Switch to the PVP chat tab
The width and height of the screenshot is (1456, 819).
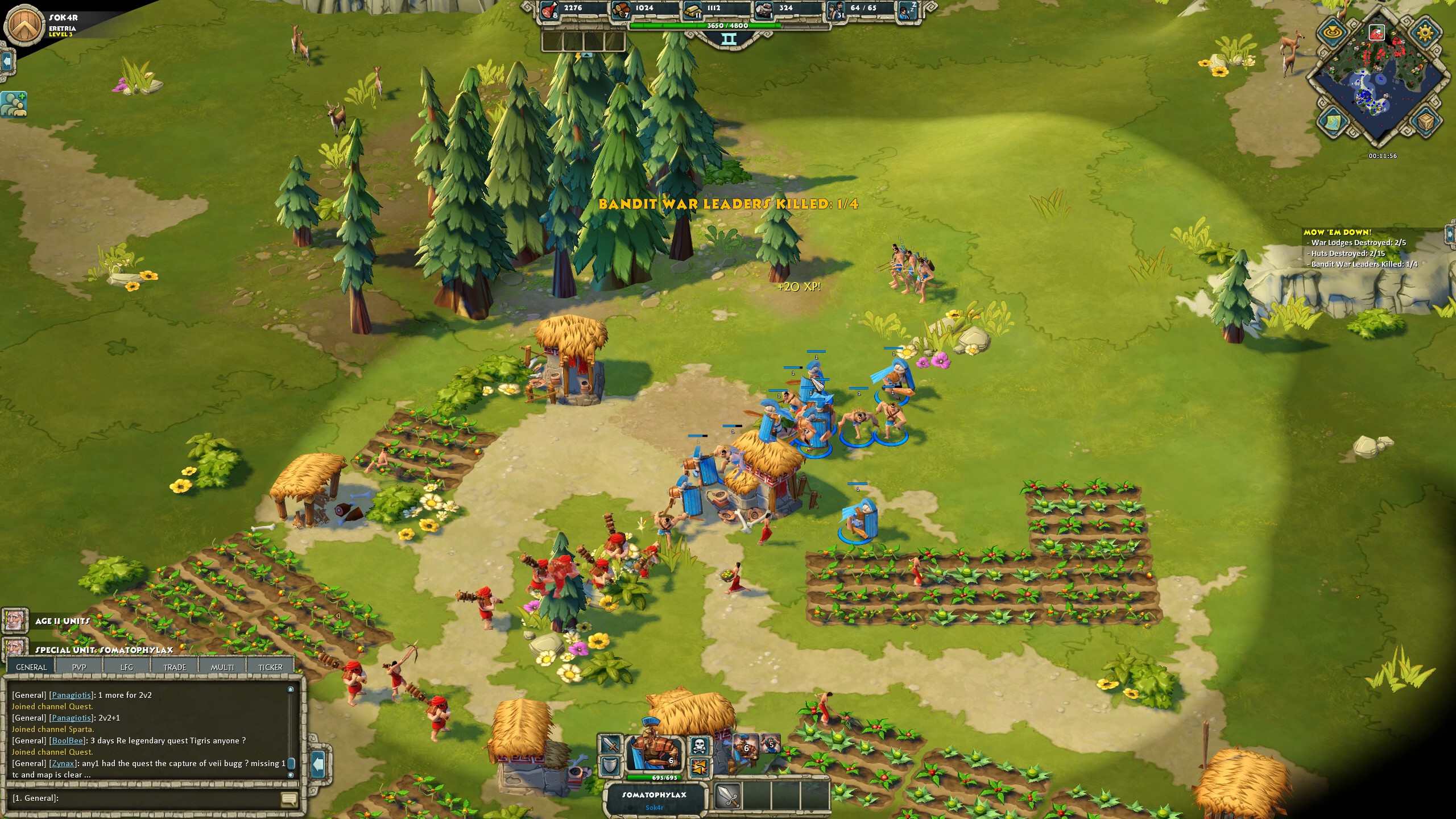tap(79, 667)
